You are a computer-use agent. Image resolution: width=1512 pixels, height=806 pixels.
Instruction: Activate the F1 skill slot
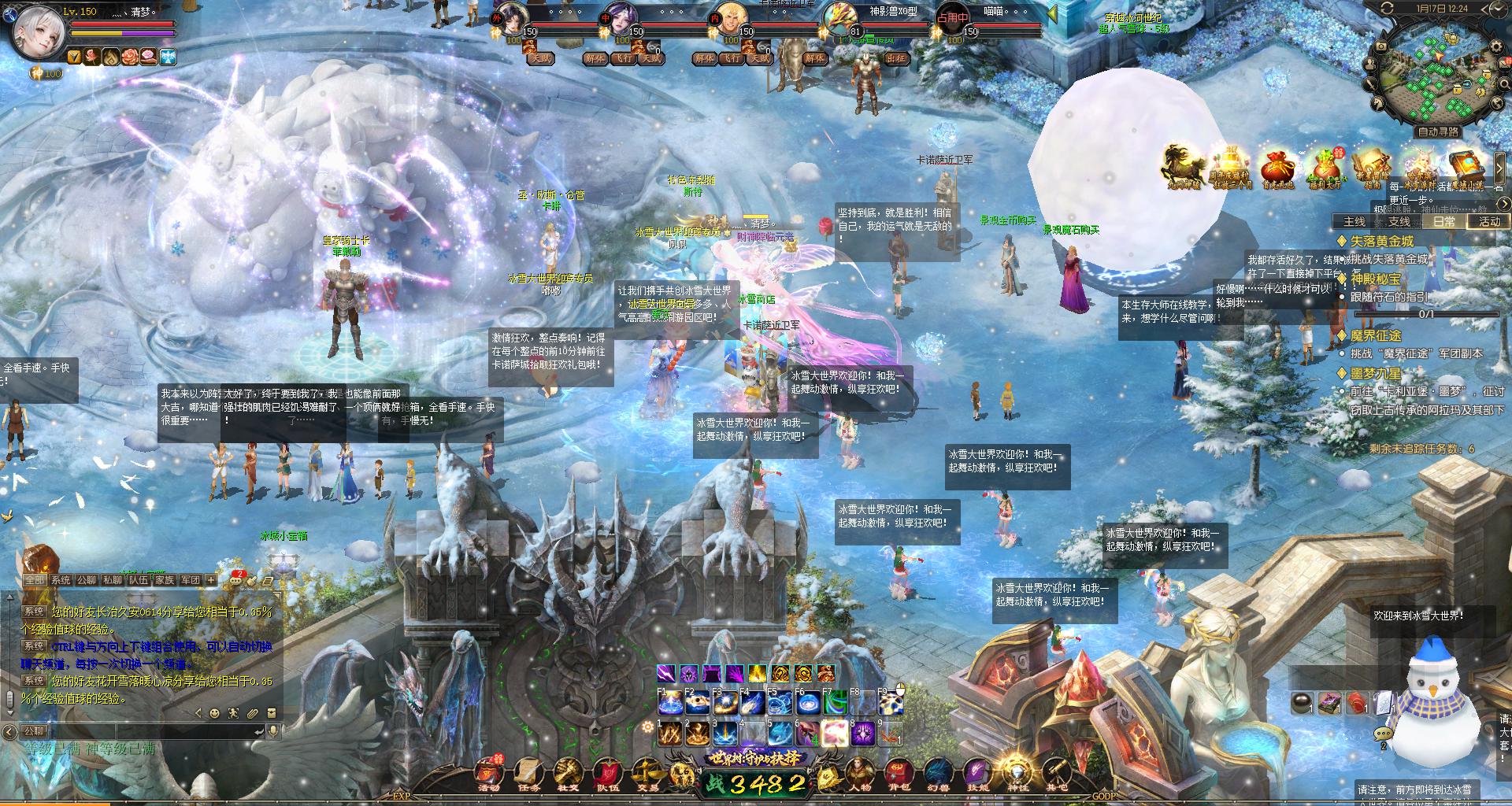pos(669,703)
